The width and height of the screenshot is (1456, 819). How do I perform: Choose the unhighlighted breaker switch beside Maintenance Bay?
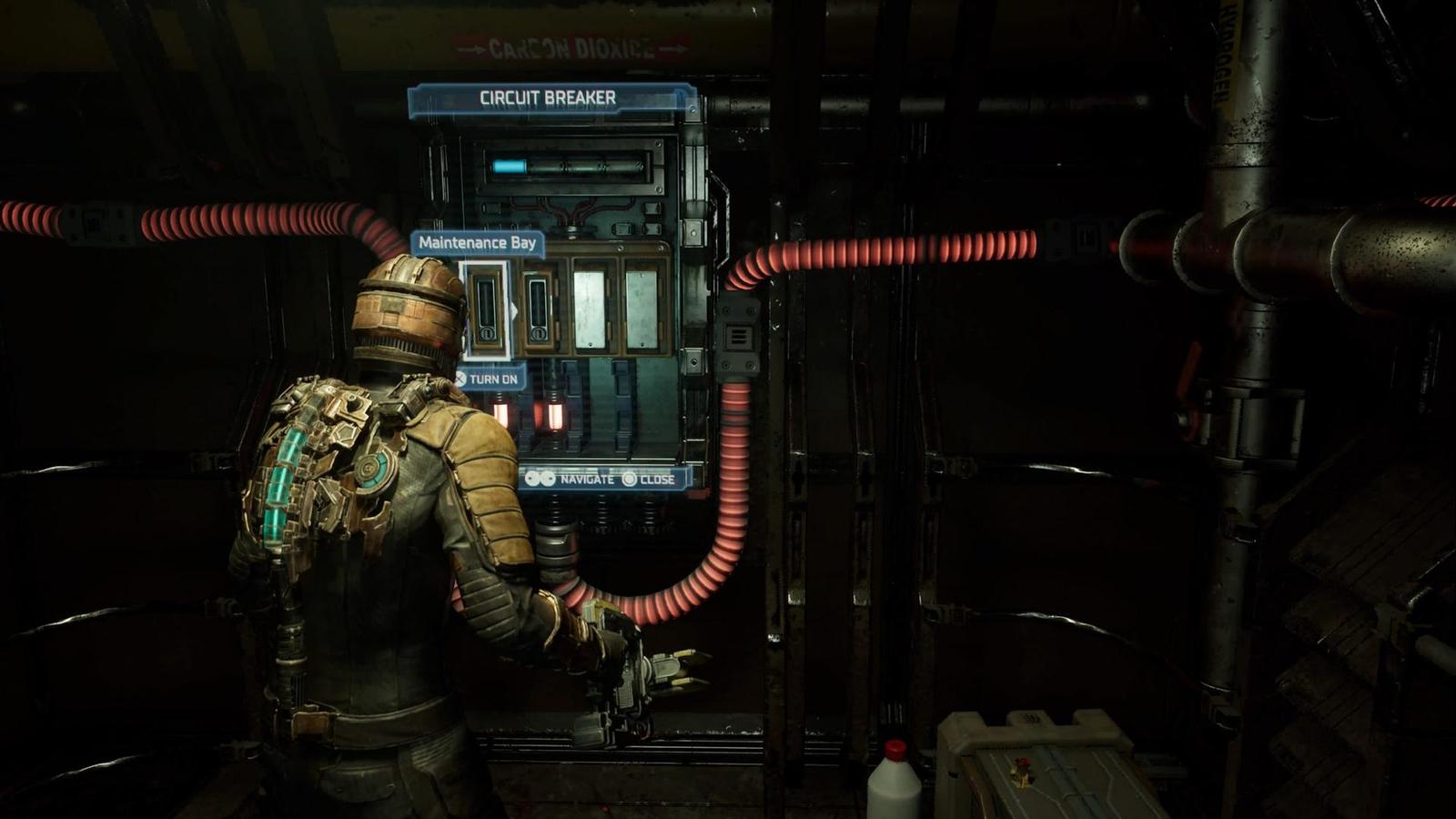point(539,309)
